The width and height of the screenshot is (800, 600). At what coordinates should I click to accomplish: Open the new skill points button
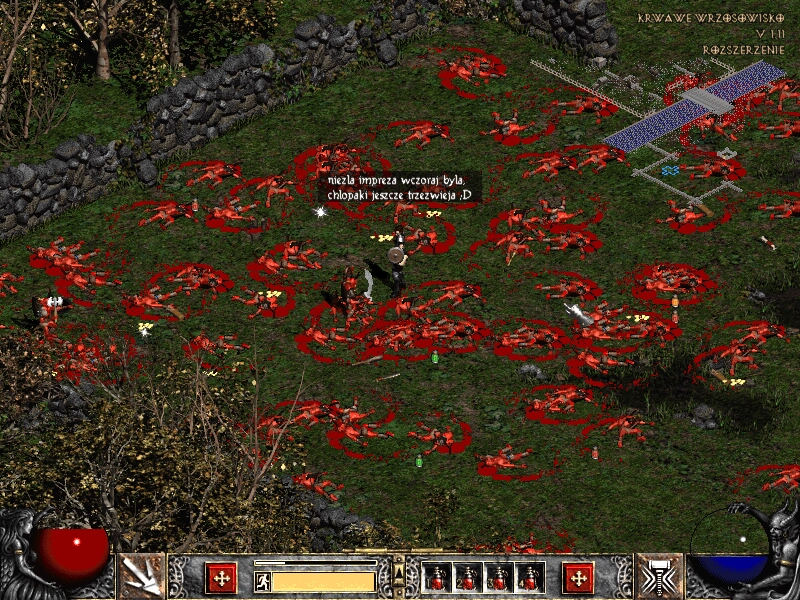[578, 577]
